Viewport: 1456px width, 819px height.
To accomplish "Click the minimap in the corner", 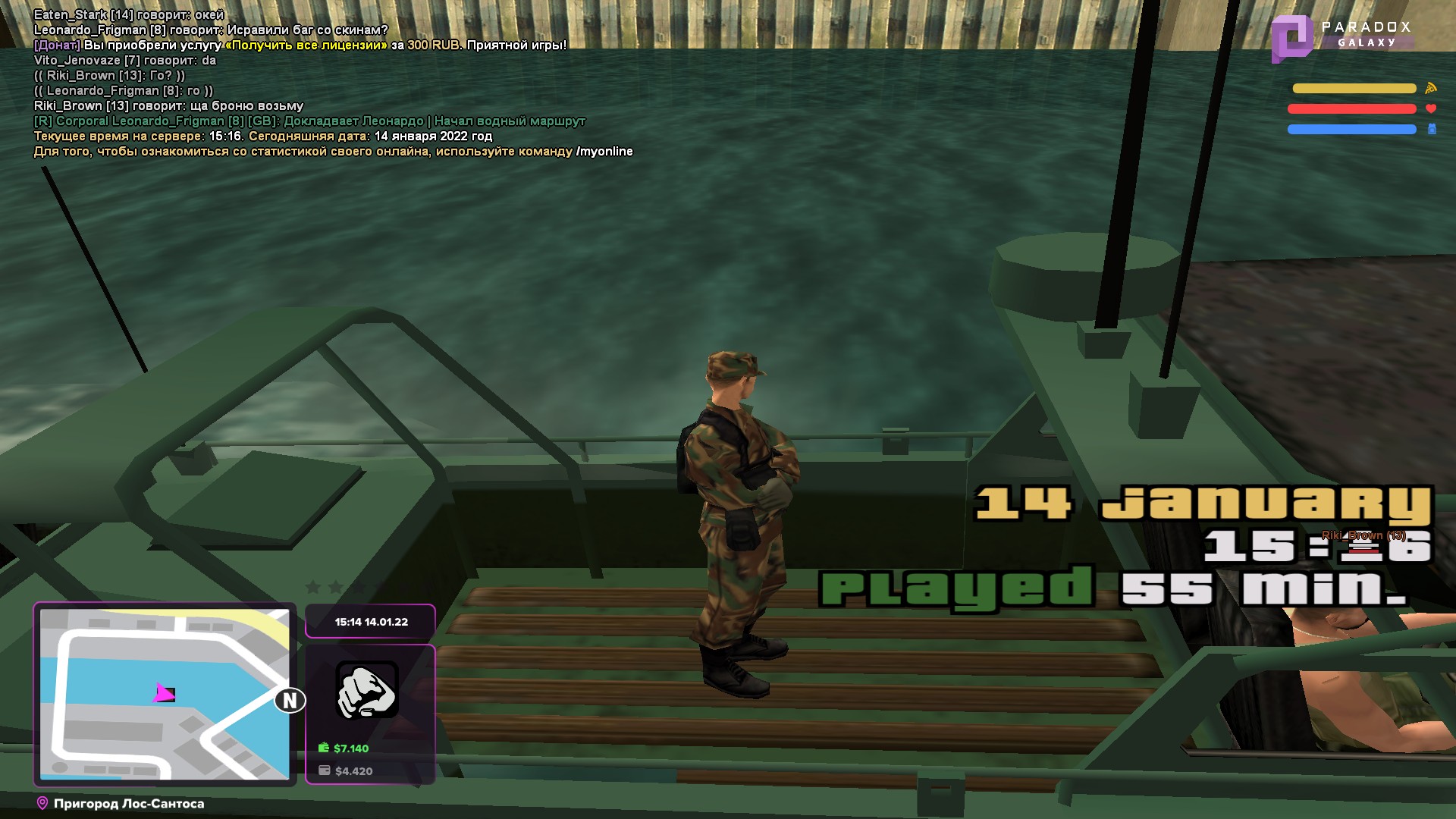I will click(x=164, y=694).
